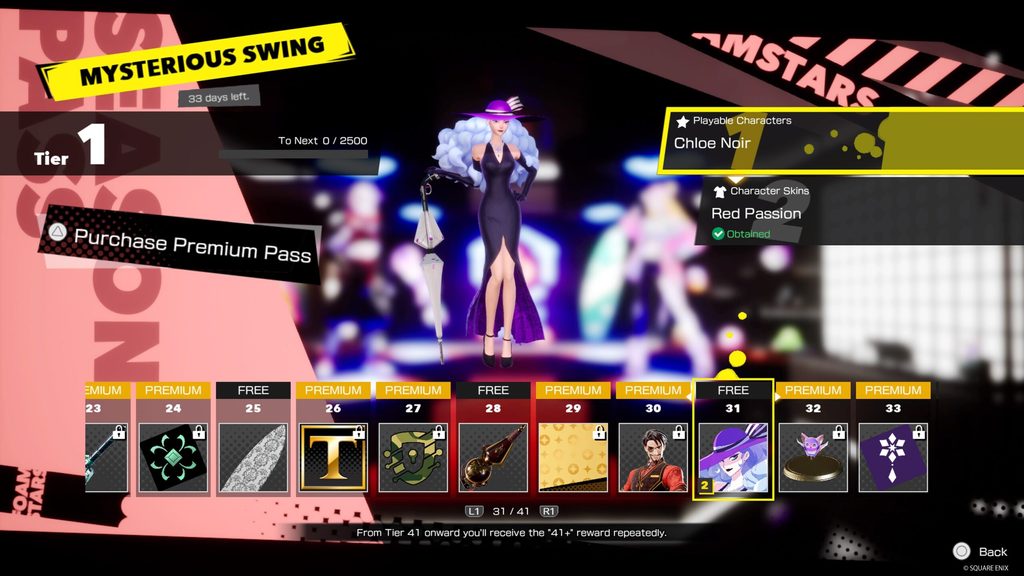Choose tier 27 camouflage shield reward

coord(413,457)
